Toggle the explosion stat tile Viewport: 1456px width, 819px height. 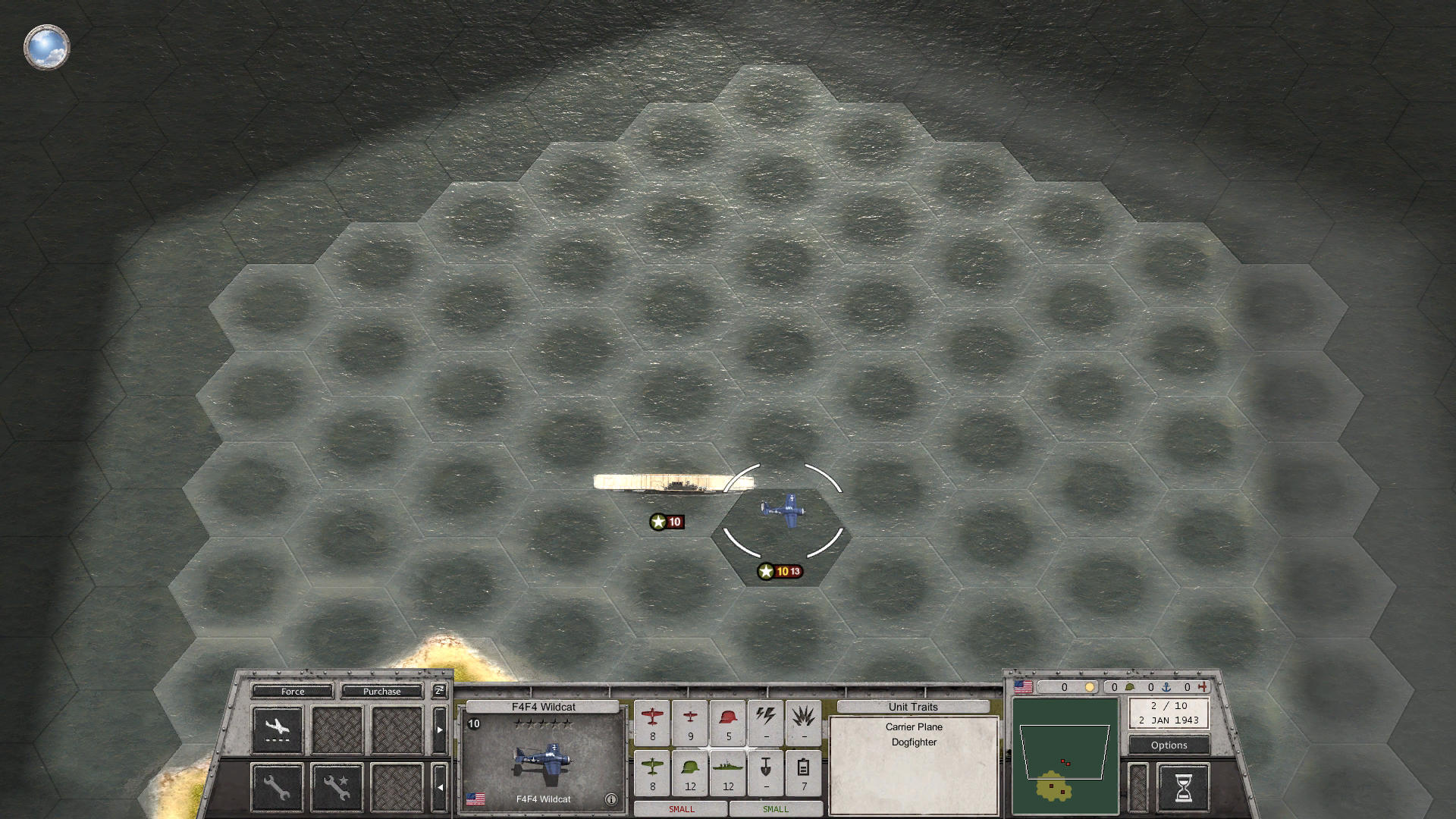[x=803, y=722]
